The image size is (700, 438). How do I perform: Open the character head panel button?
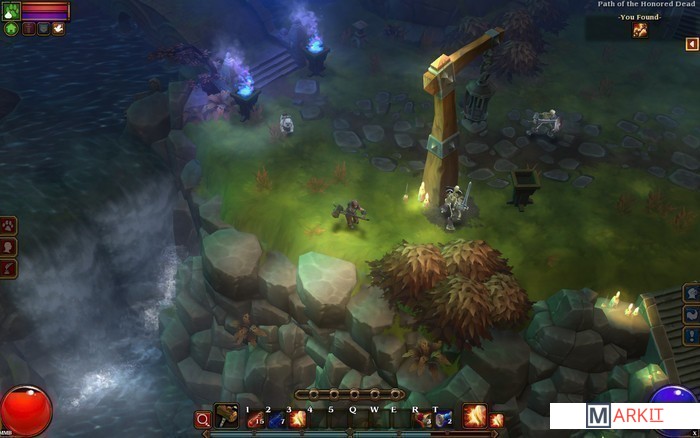pos(9,246)
